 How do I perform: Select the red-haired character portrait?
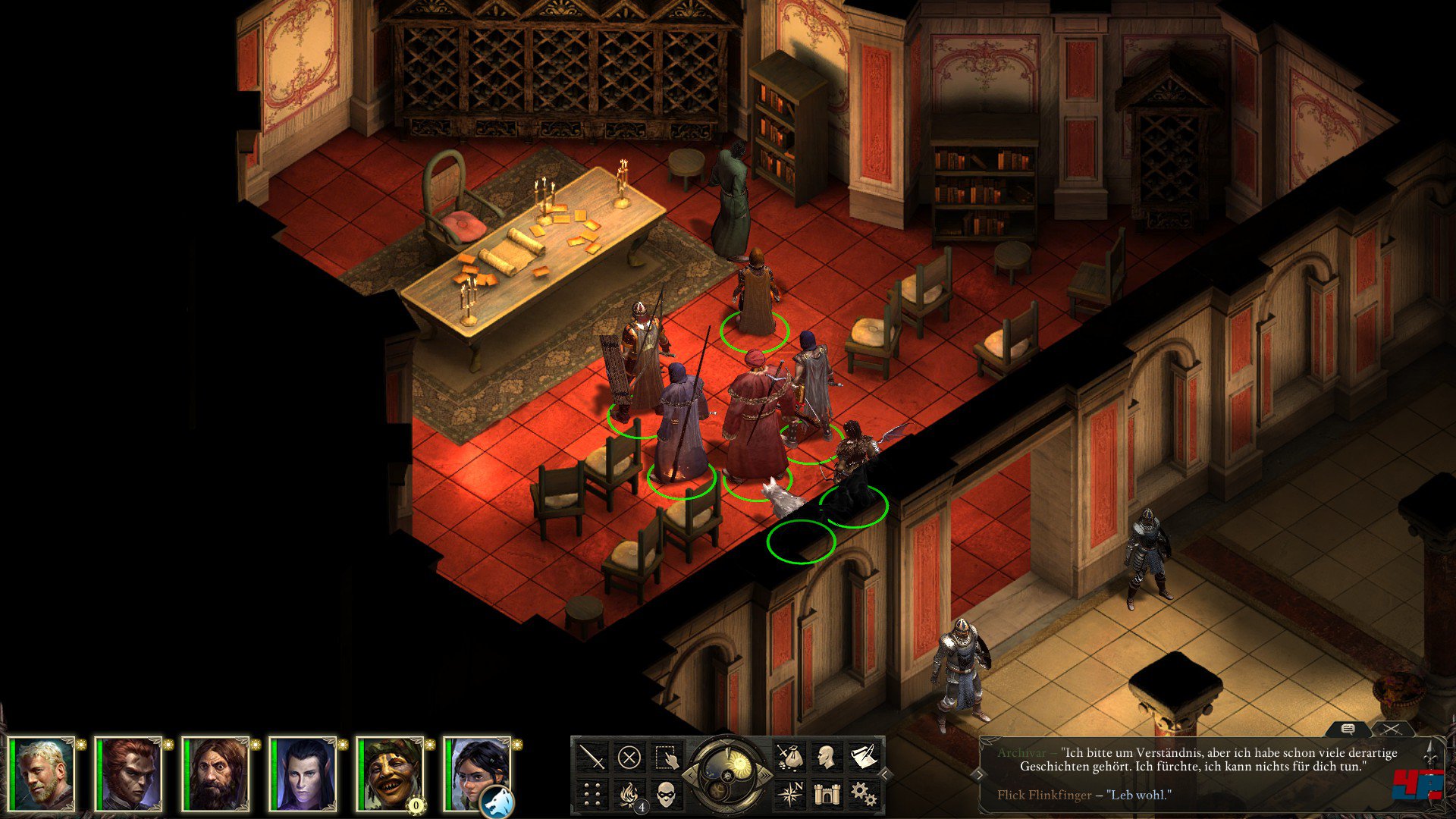[130, 773]
